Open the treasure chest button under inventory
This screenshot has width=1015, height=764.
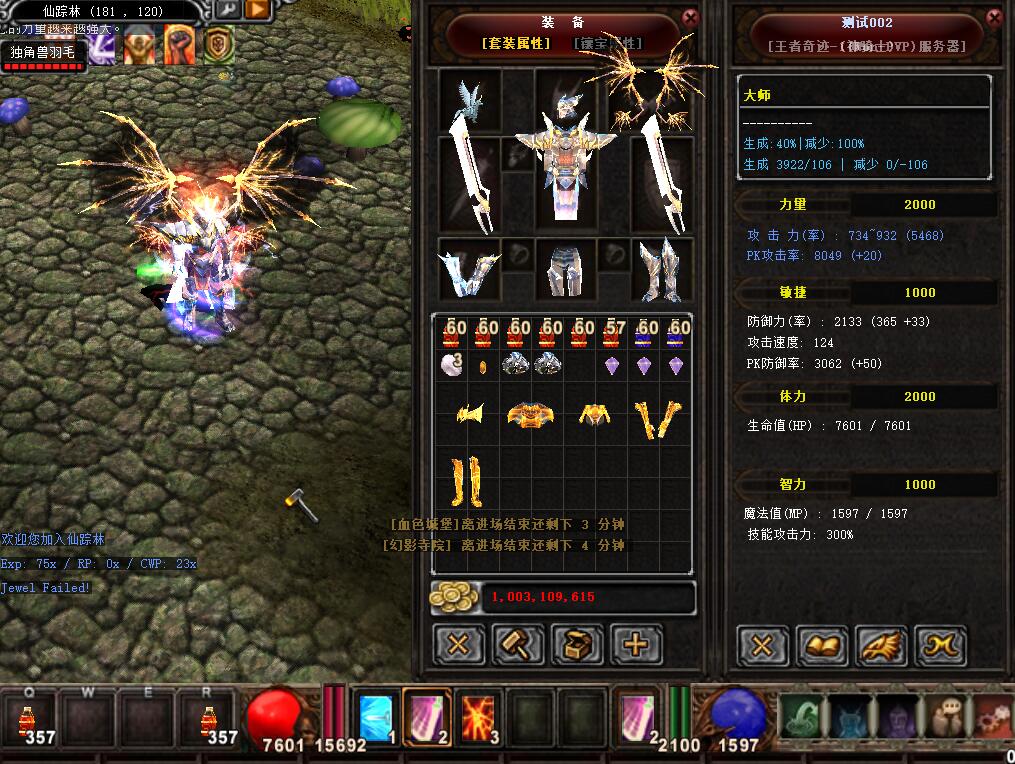coord(577,645)
